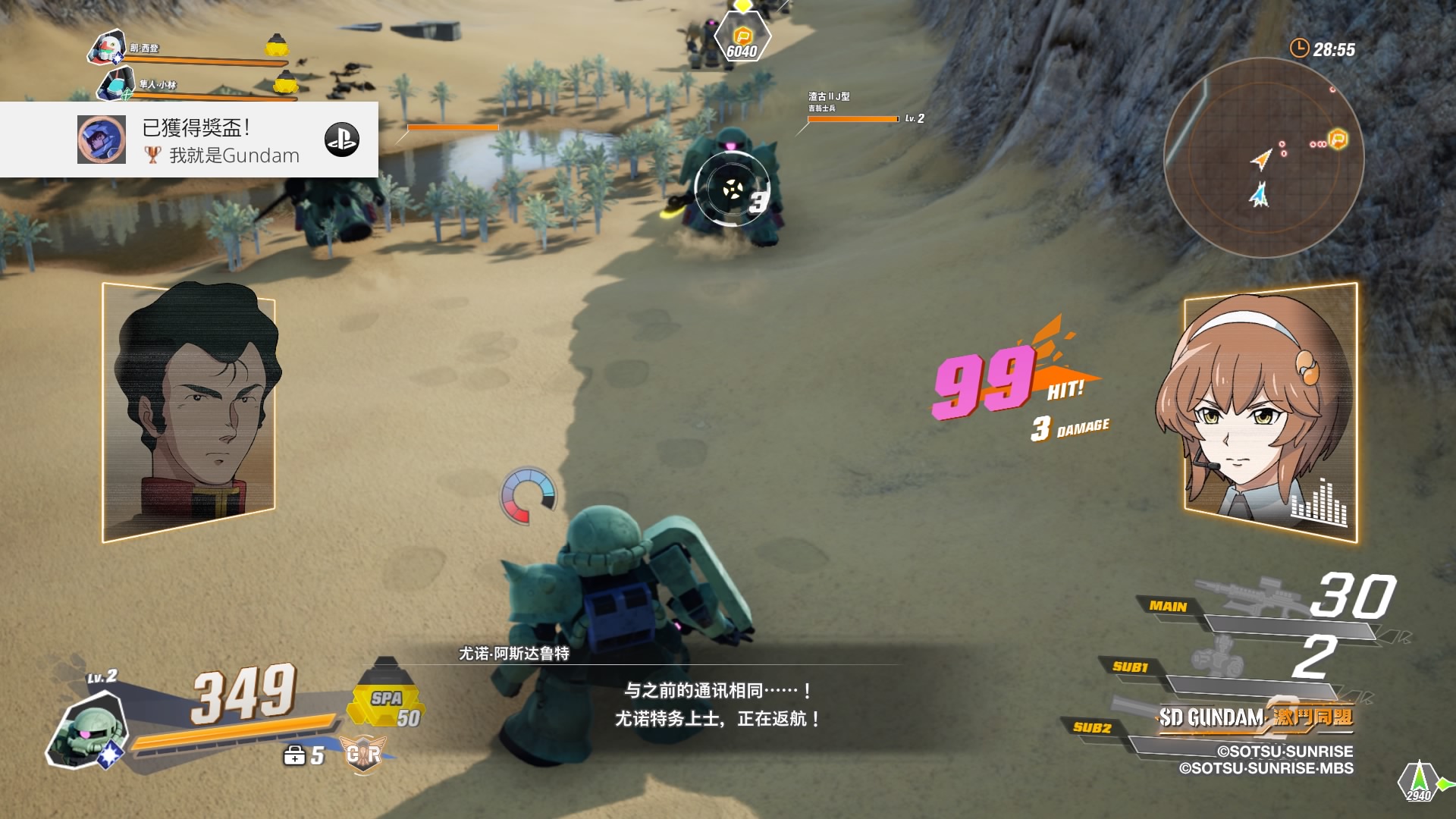Click the orange P marker on minimap
Image resolution: width=1456 pixels, height=819 pixels.
[x=1338, y=140]
